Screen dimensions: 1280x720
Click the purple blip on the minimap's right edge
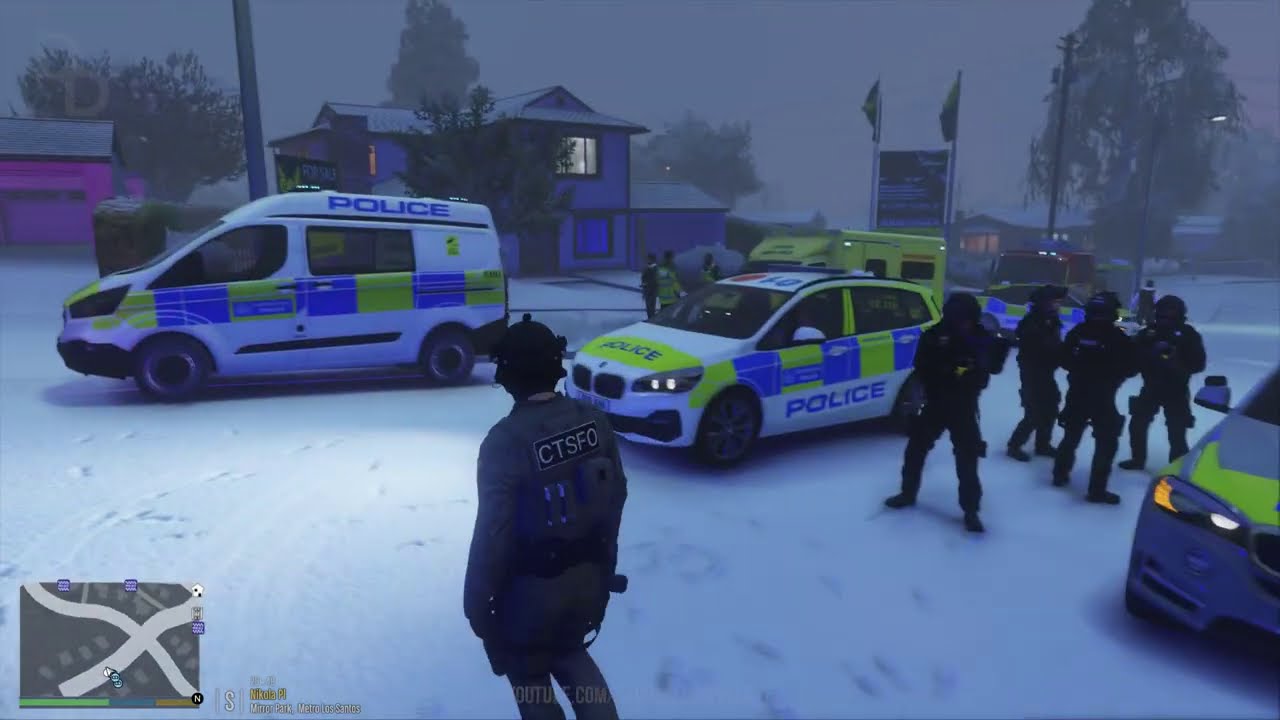click(198, 628)
